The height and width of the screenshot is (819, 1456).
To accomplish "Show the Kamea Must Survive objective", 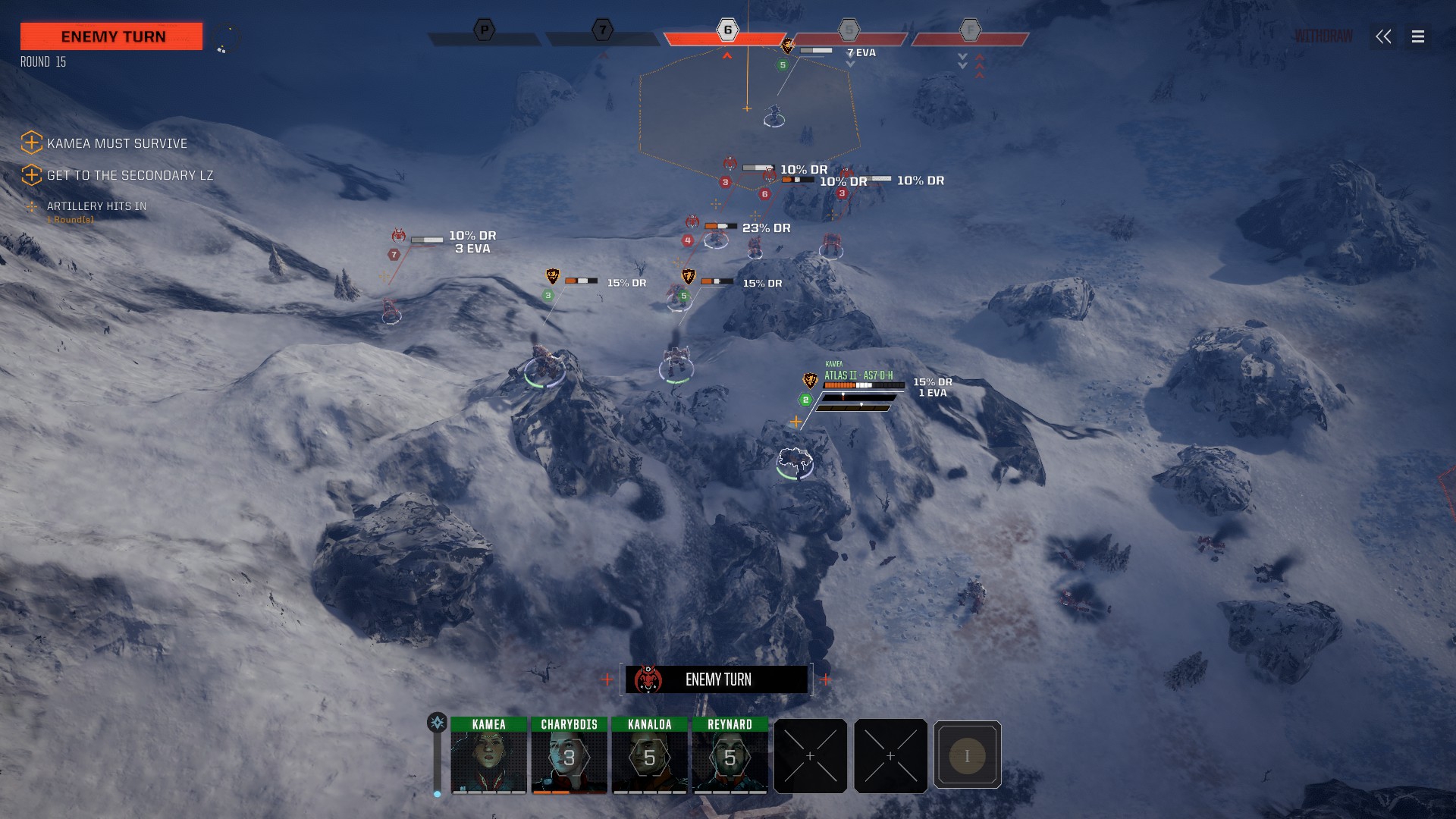I will pos(117,143).
